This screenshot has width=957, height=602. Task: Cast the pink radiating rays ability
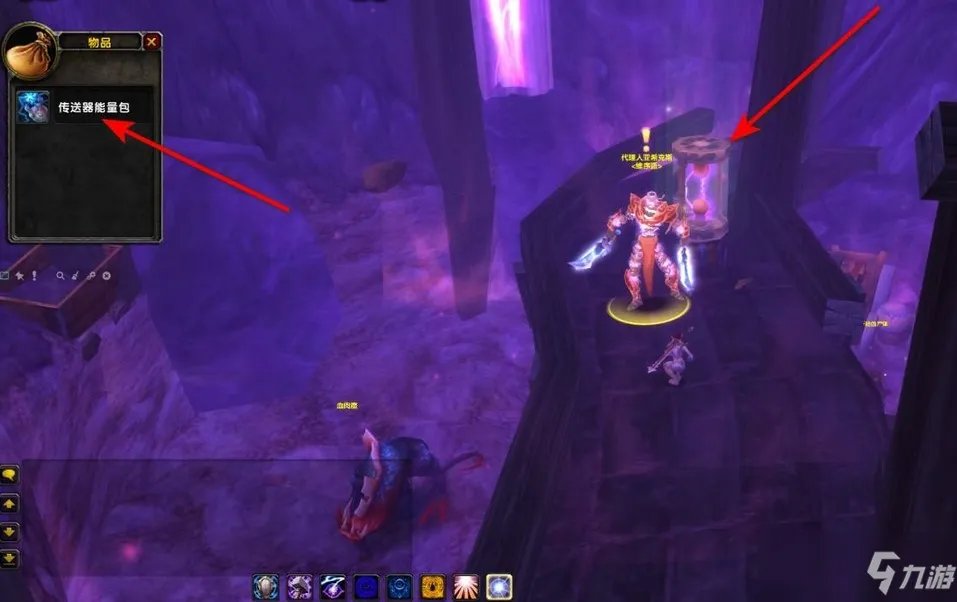[x=466, y=586]
